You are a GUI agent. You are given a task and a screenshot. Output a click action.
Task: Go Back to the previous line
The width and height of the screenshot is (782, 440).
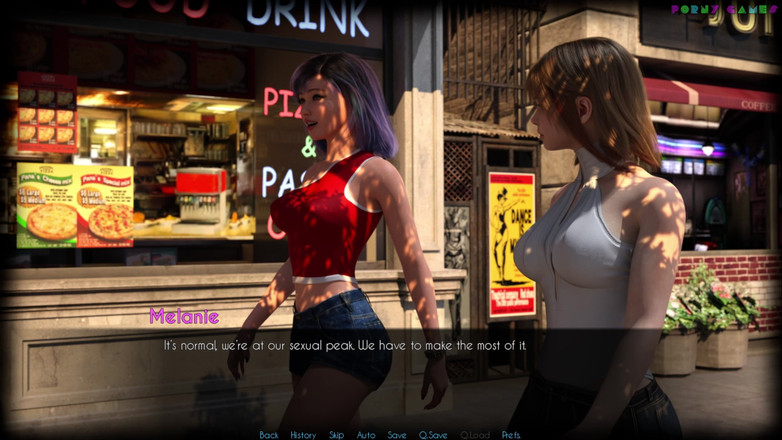[x=269, y=435]
